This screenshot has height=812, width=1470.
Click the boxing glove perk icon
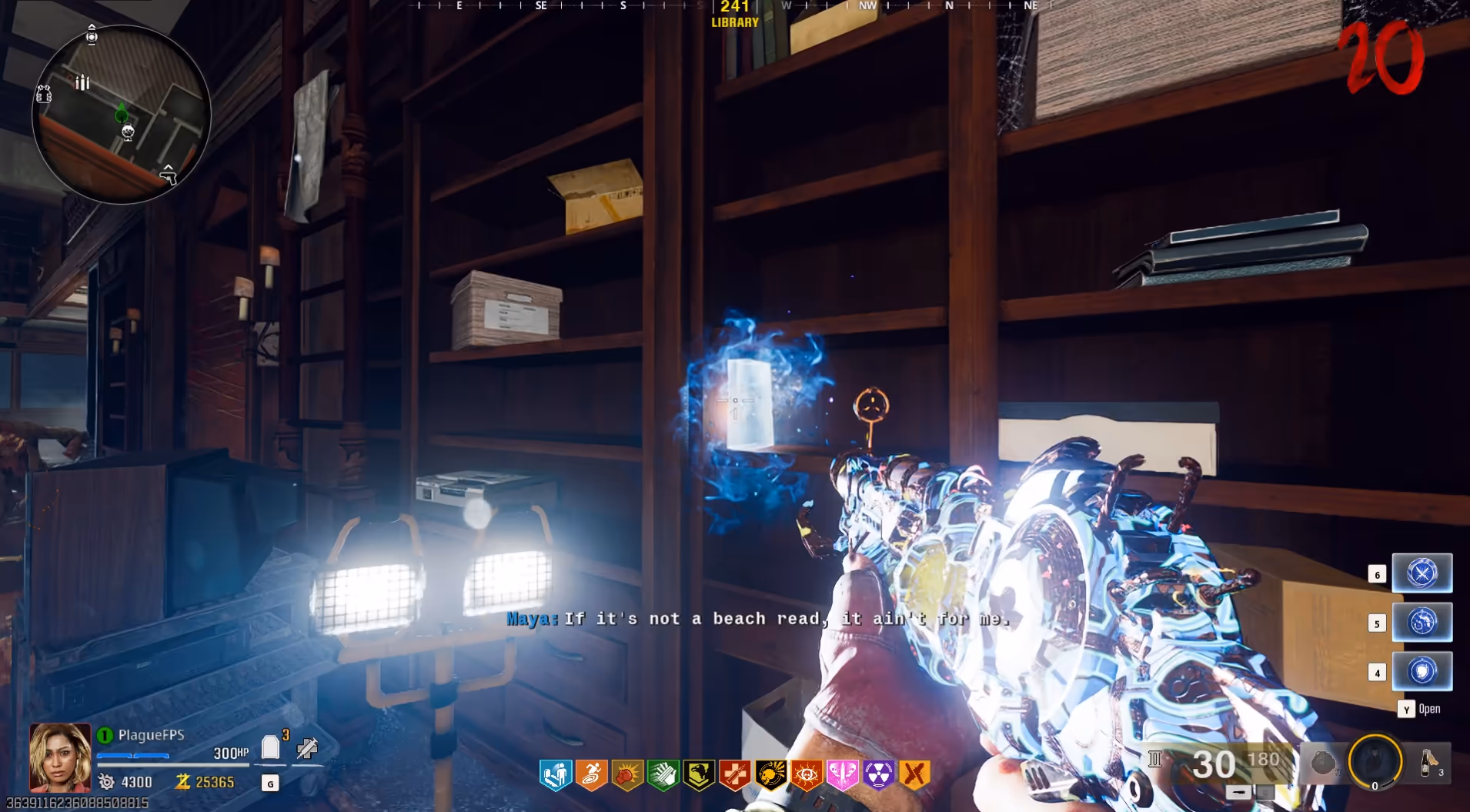627,775
